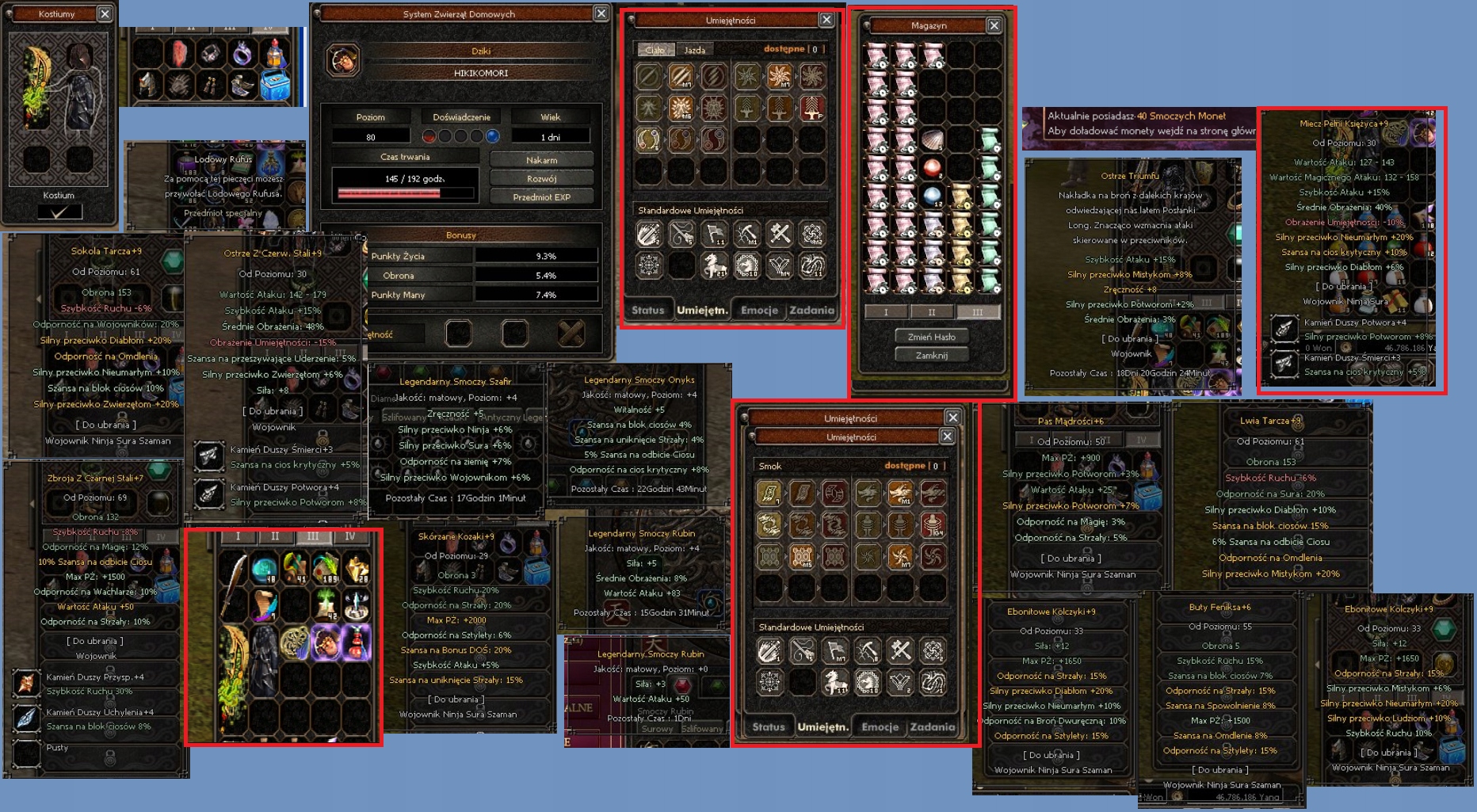Select the blue mystery chest item
Screen dimensions: 1477x812
(275, 84)
